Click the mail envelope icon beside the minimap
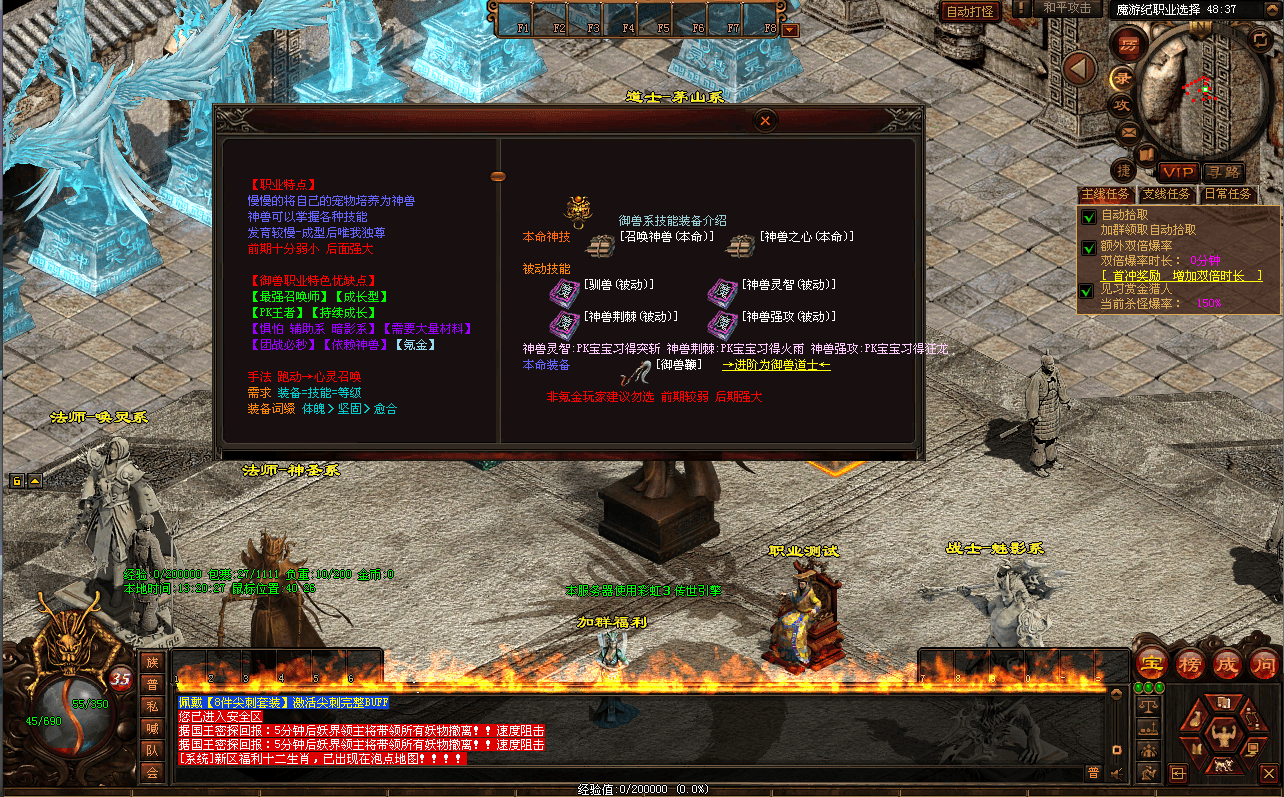1284x797 pixels. [x=1128, y=132]
